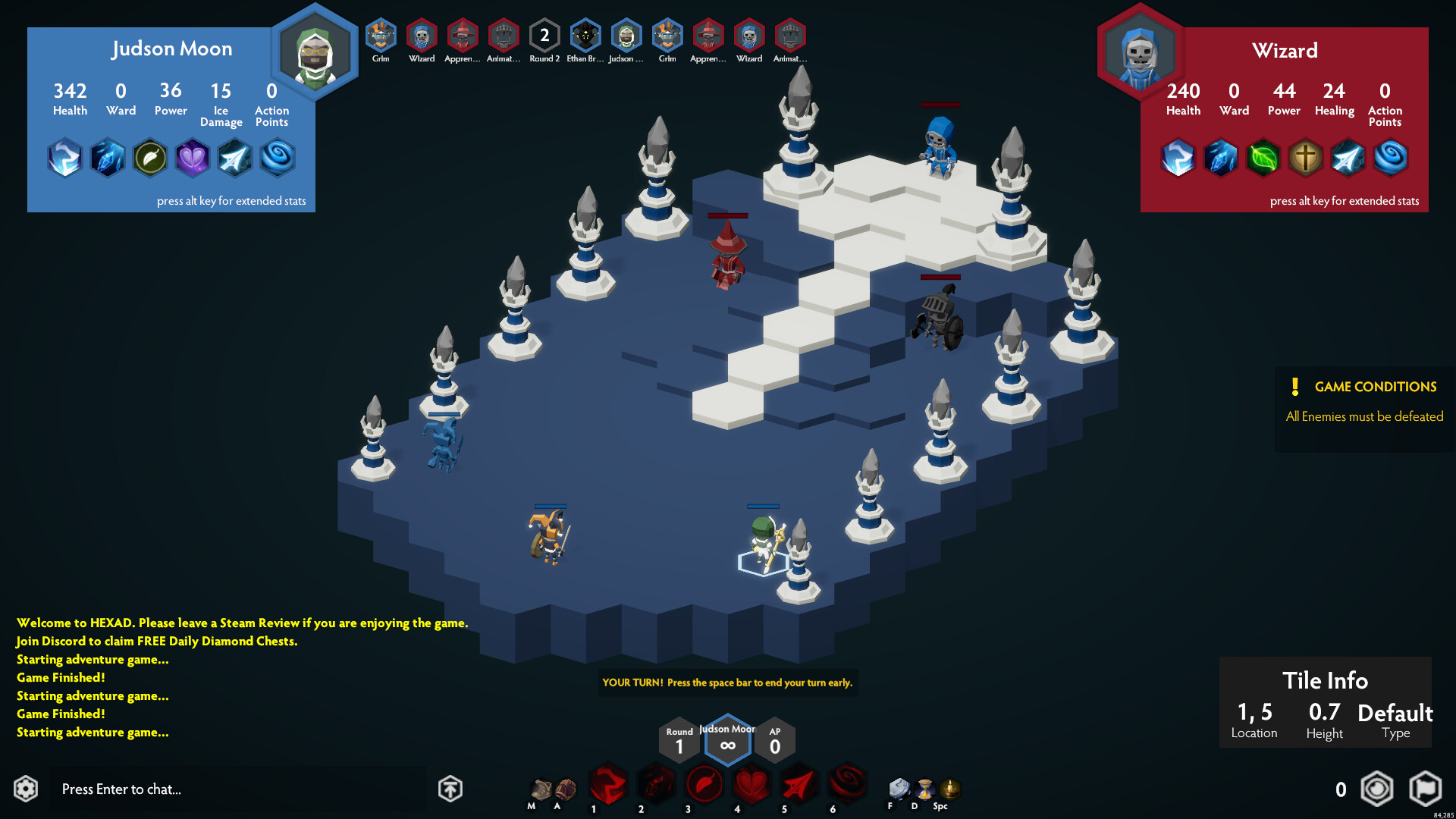Click the infinity timer under Judson Moon
The height and width of the screenshot is (819, 1456).
coord(727,745)
